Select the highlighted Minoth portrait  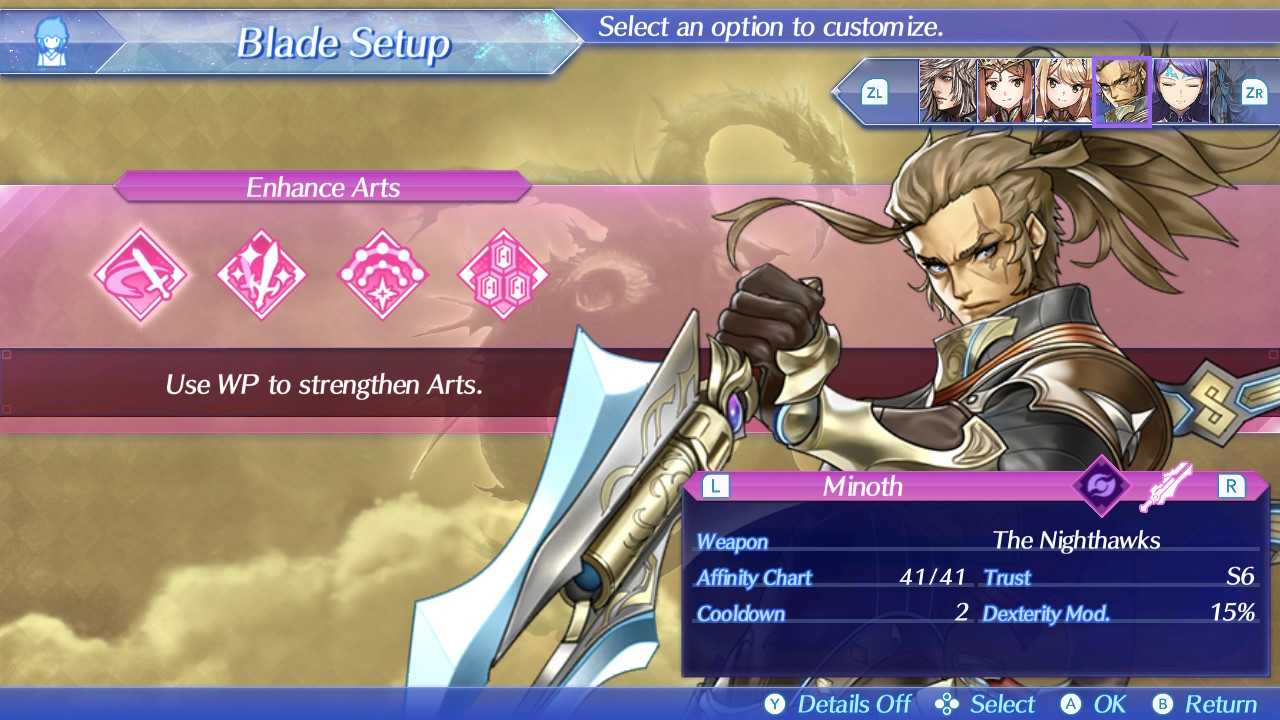[1121, 92]
